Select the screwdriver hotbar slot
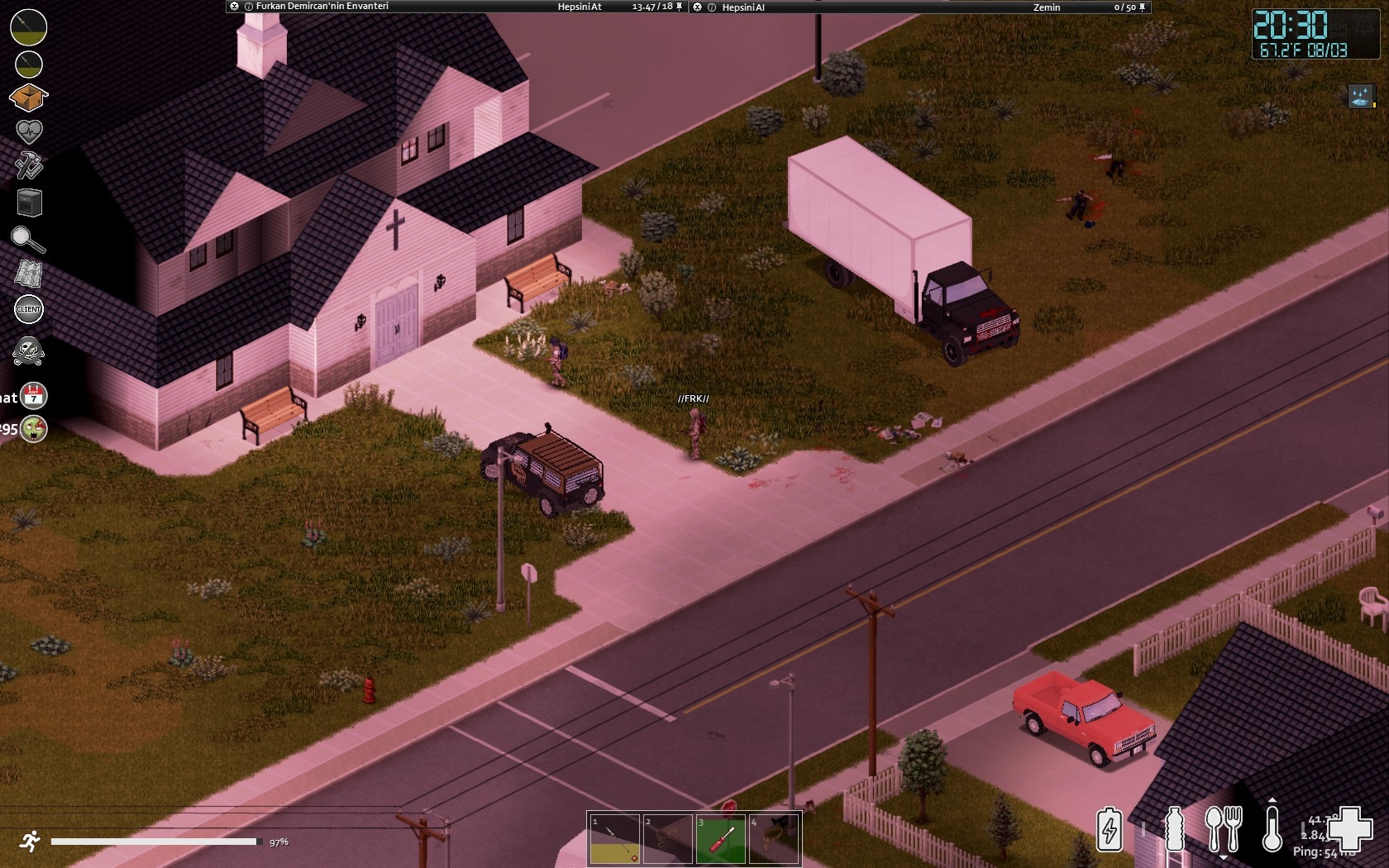Viewport: 1389px width, 868px height. (720, 839)
